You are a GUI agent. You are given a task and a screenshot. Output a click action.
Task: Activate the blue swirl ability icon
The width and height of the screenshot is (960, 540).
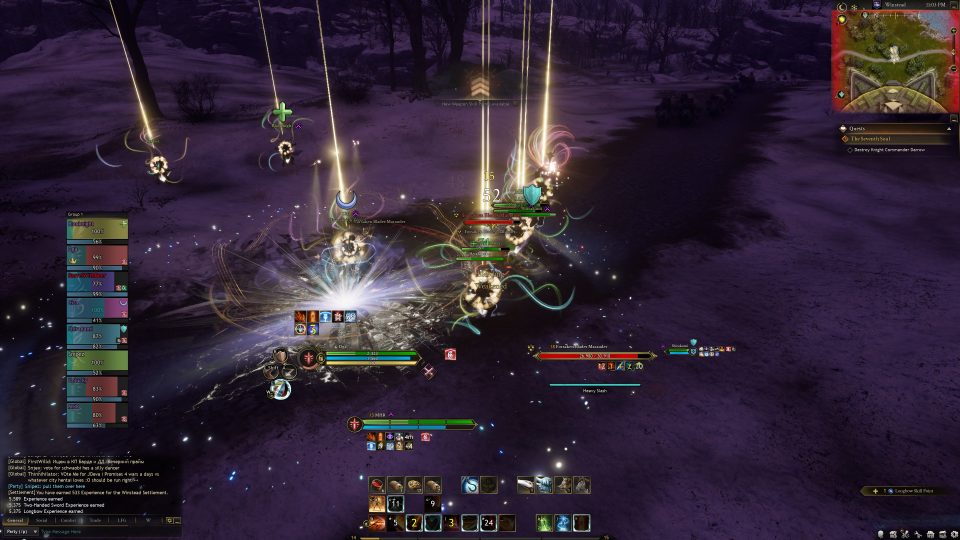coord(470,485)
